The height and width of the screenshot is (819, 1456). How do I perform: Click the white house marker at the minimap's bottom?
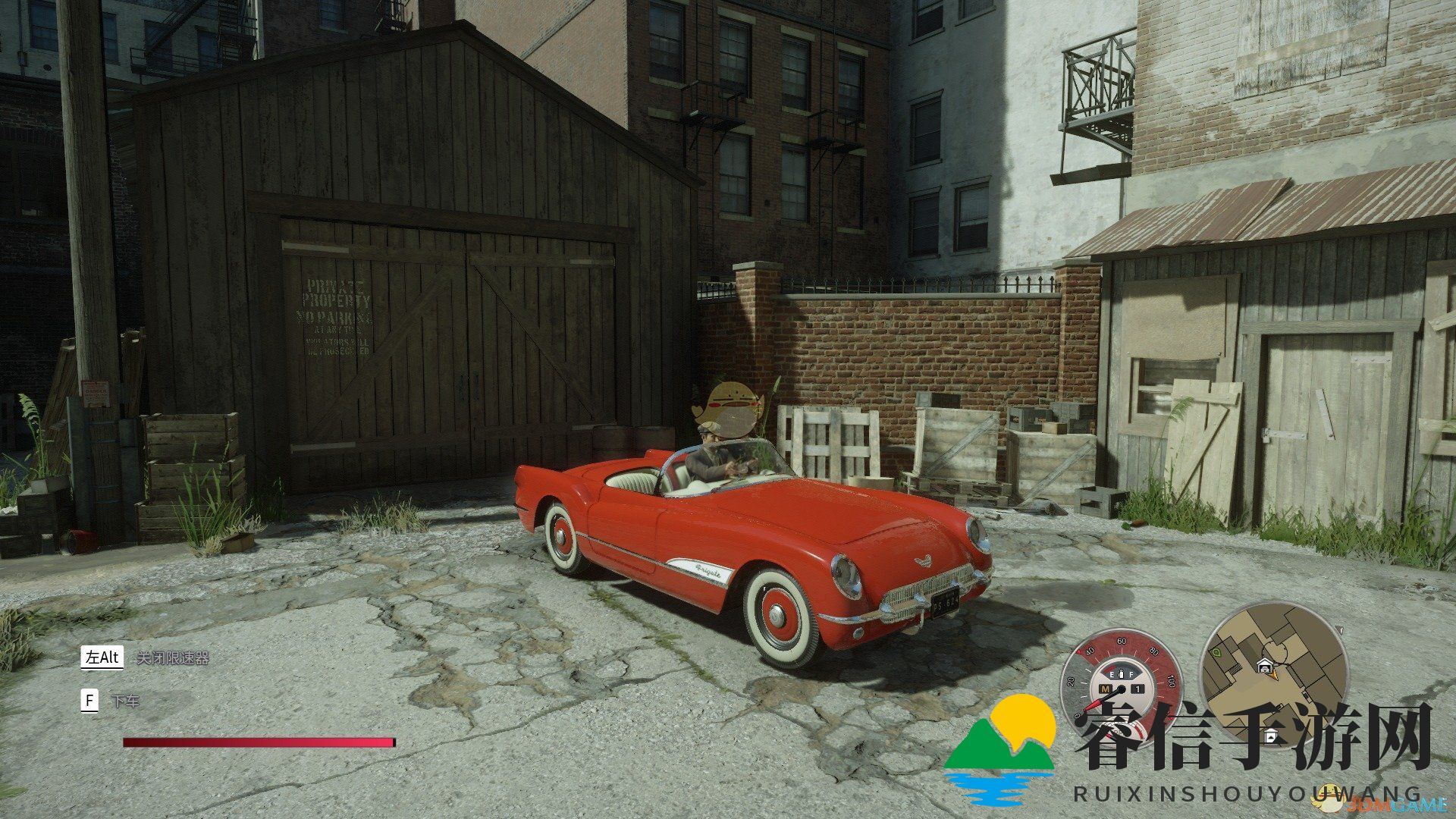(x=1271, y=736)
